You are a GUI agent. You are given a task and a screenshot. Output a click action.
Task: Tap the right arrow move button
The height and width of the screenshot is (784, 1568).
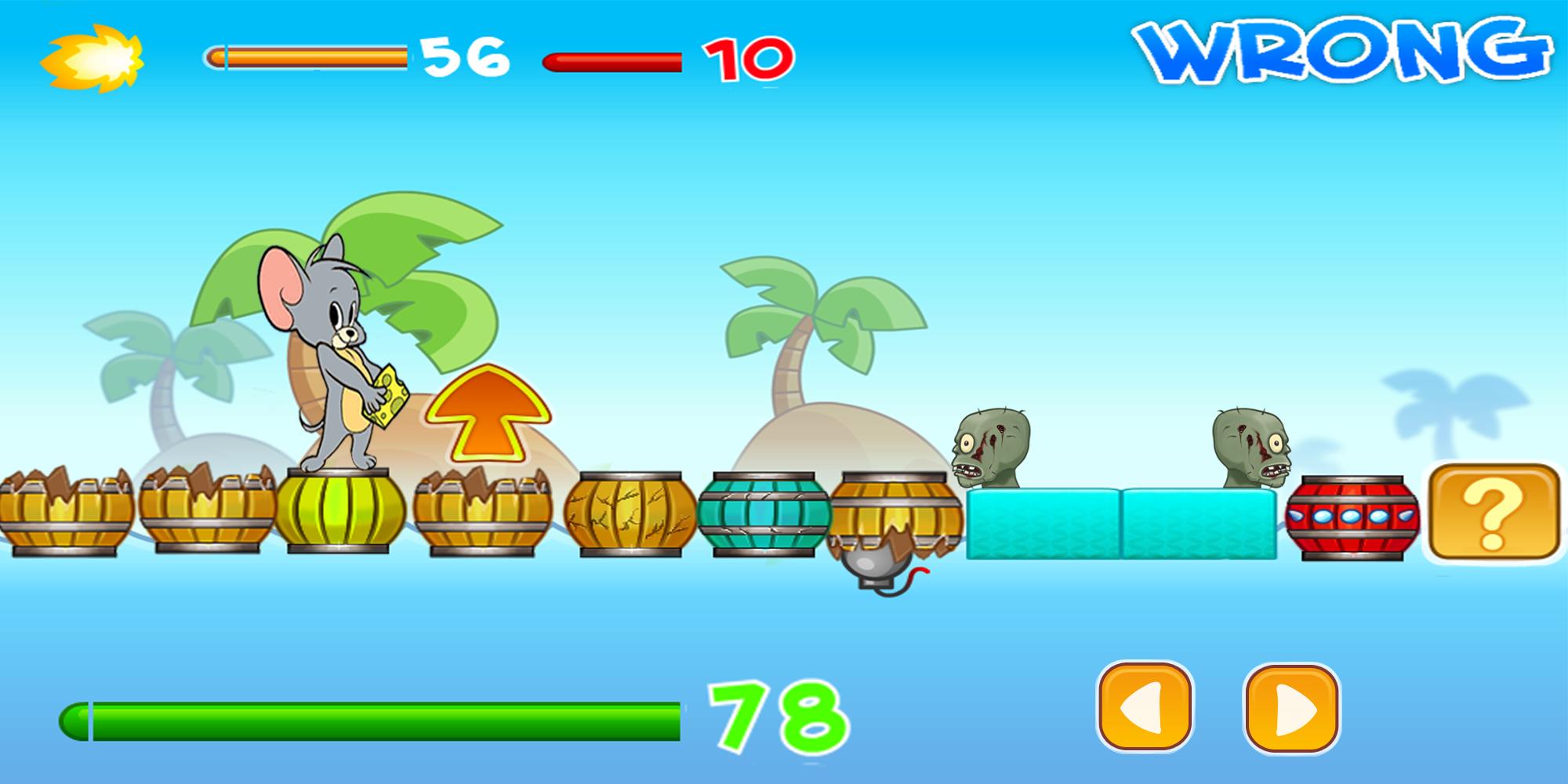1291,709
